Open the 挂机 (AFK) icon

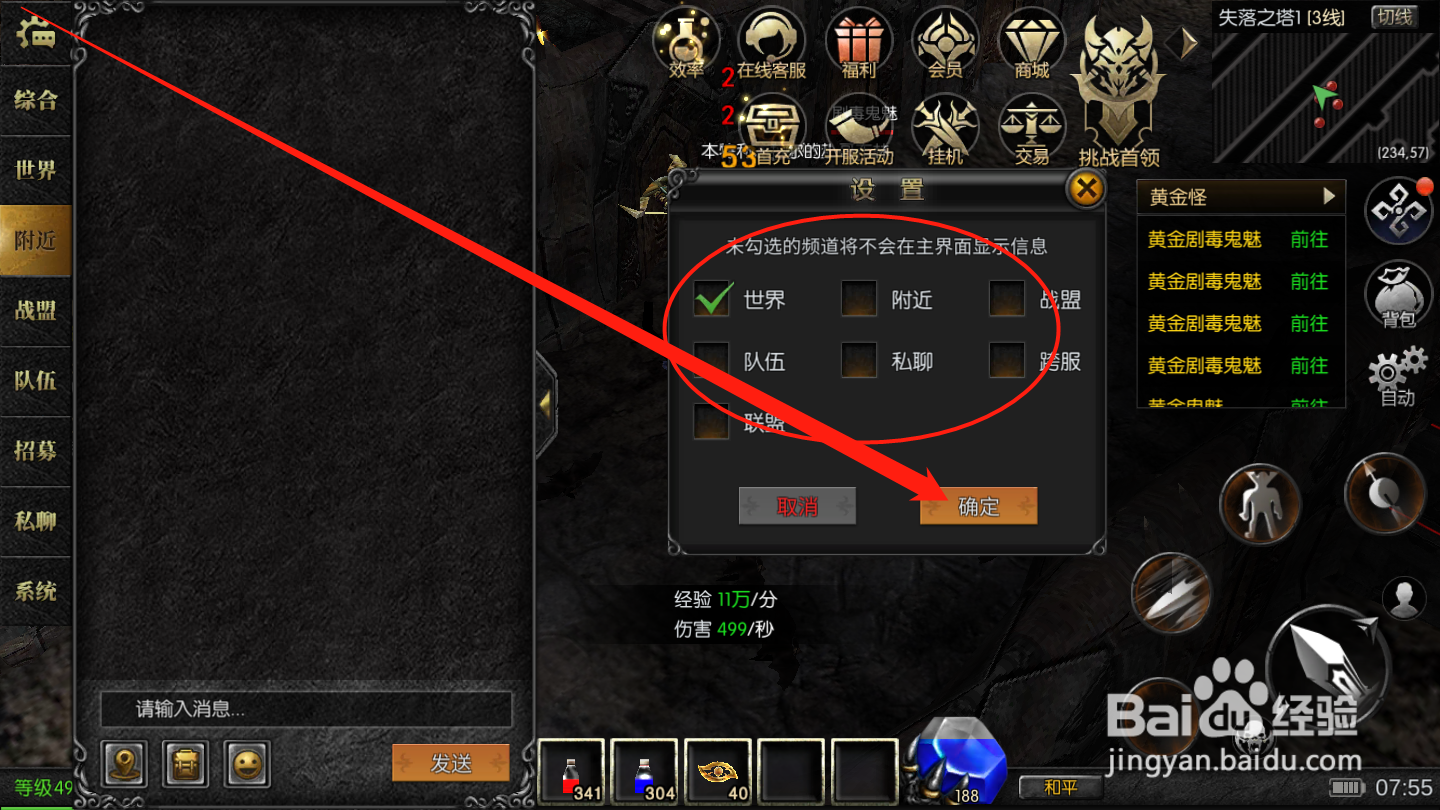click(945, 128)
